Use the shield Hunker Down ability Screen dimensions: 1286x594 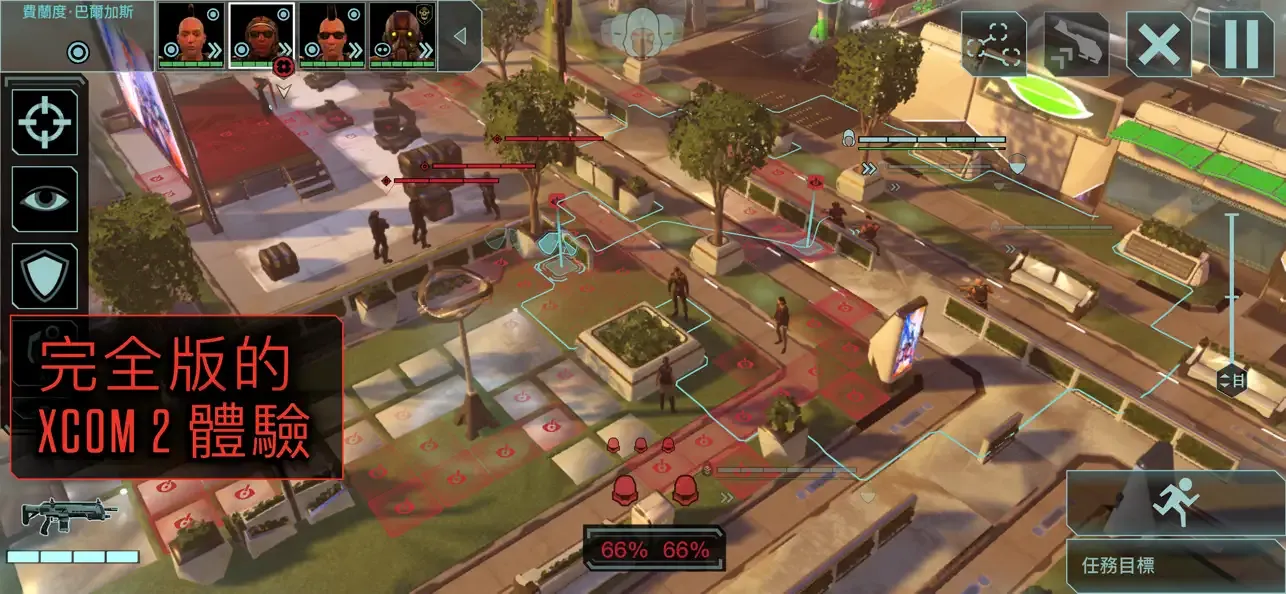(45, 275)
